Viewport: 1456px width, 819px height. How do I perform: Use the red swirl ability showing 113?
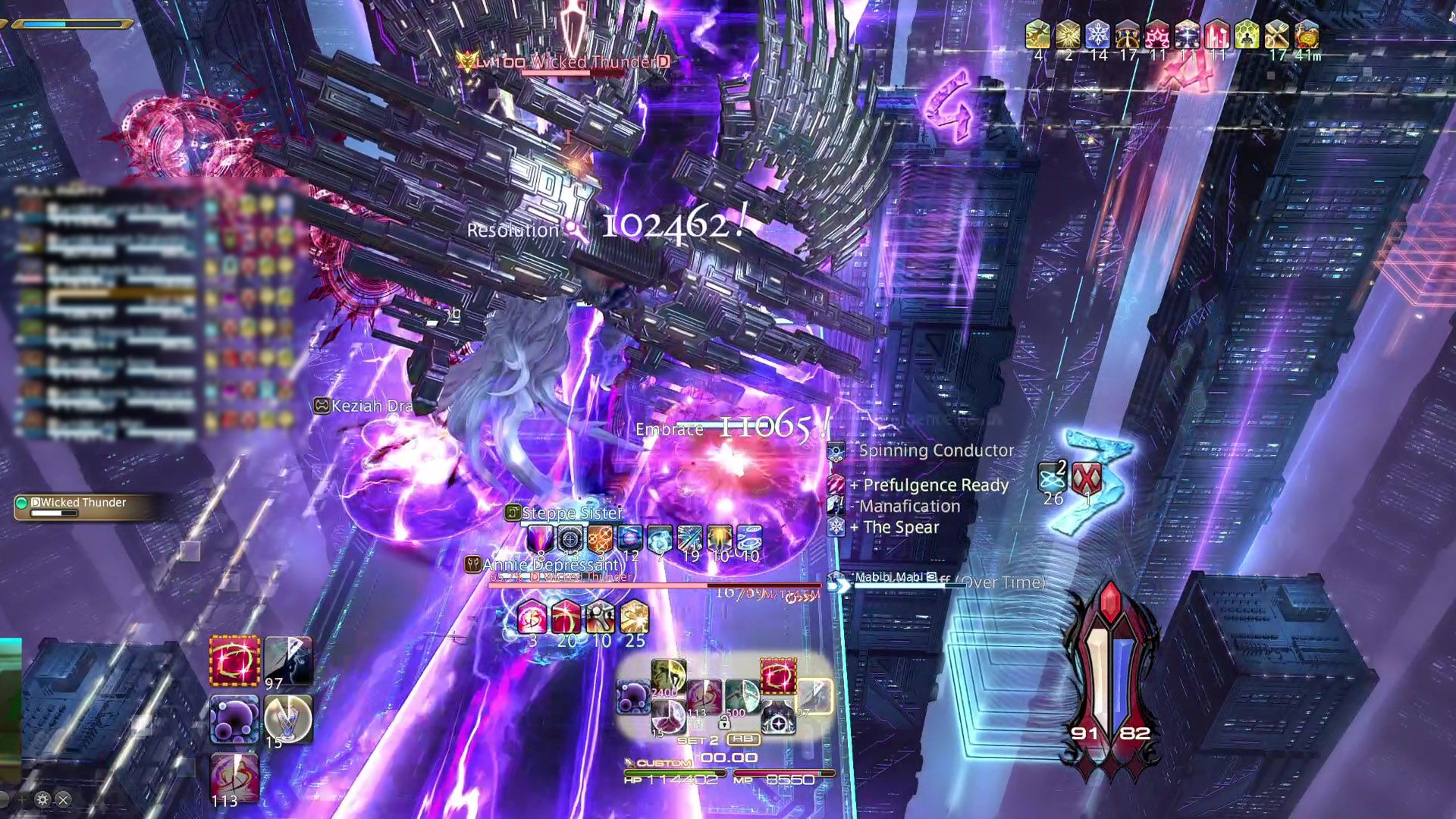click(x=234, y=778)
